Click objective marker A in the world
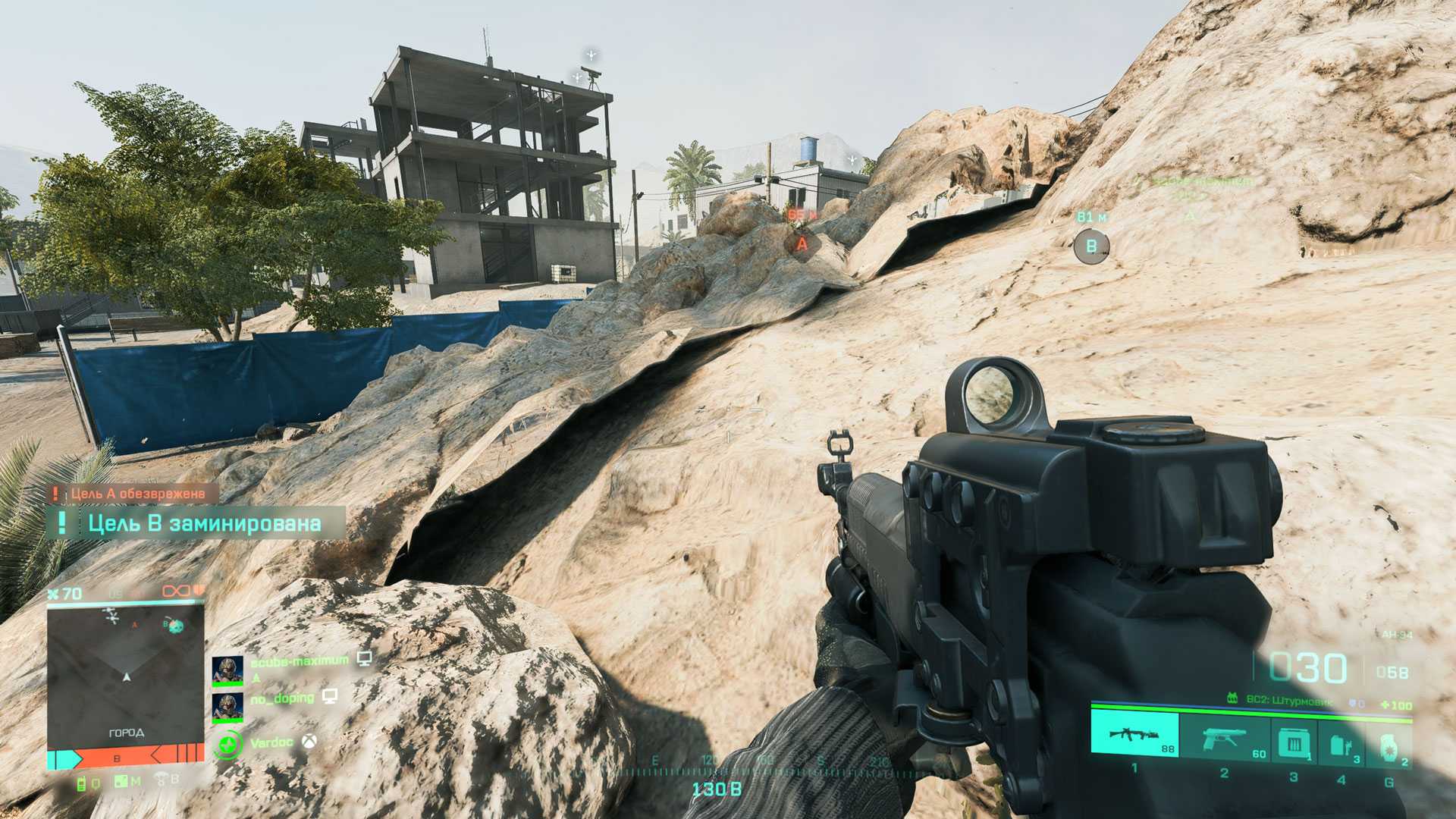This screenshot has height=819, width=1456. (x=802, y=244)
